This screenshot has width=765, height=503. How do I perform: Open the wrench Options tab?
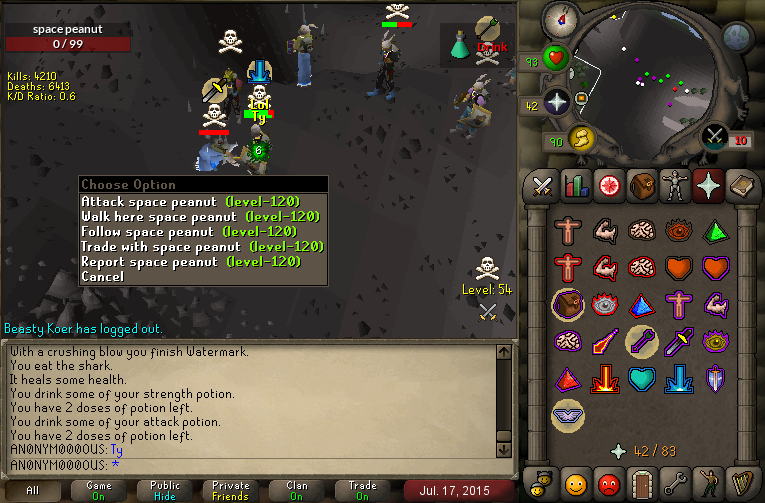(x=674, y=482)
